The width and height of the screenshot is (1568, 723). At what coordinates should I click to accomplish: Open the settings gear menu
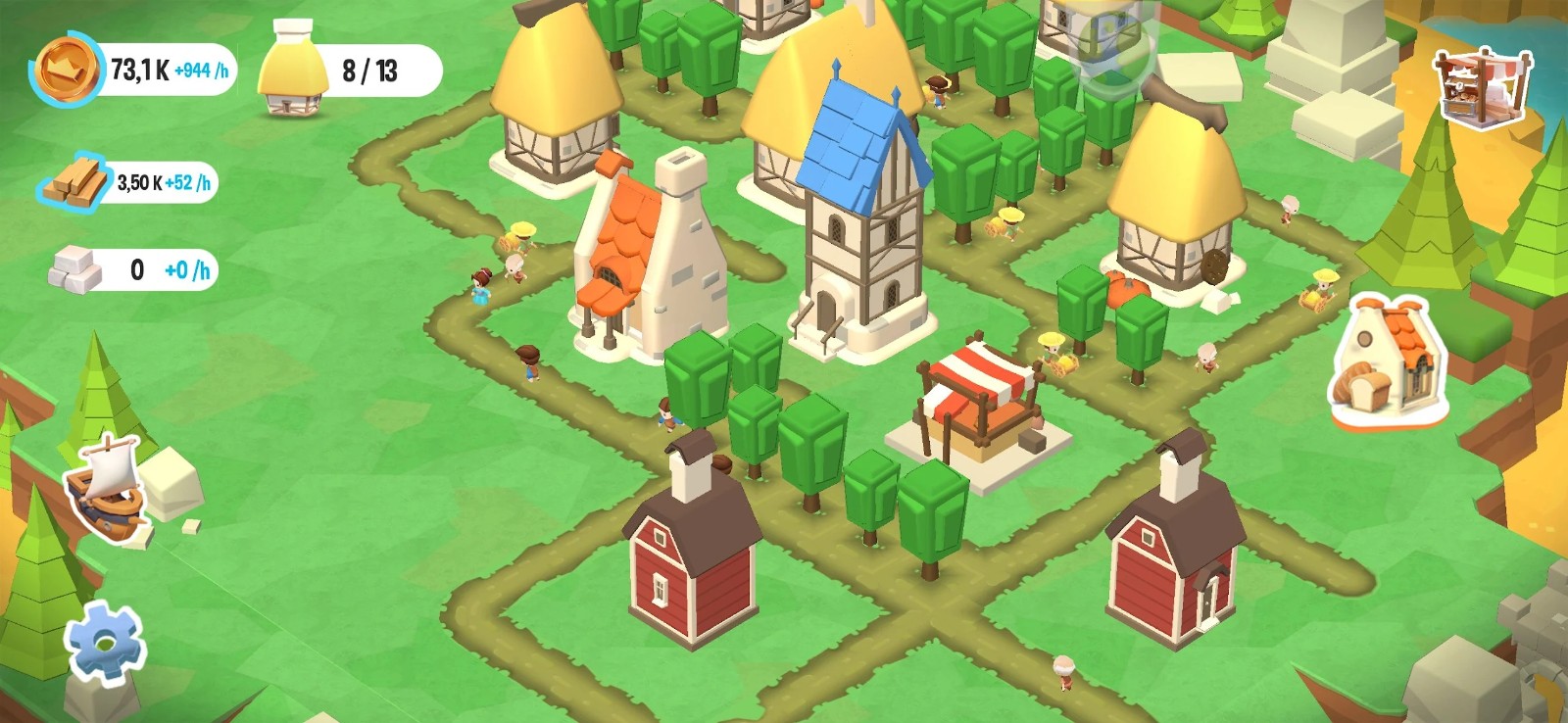click(x=104, y=643)
